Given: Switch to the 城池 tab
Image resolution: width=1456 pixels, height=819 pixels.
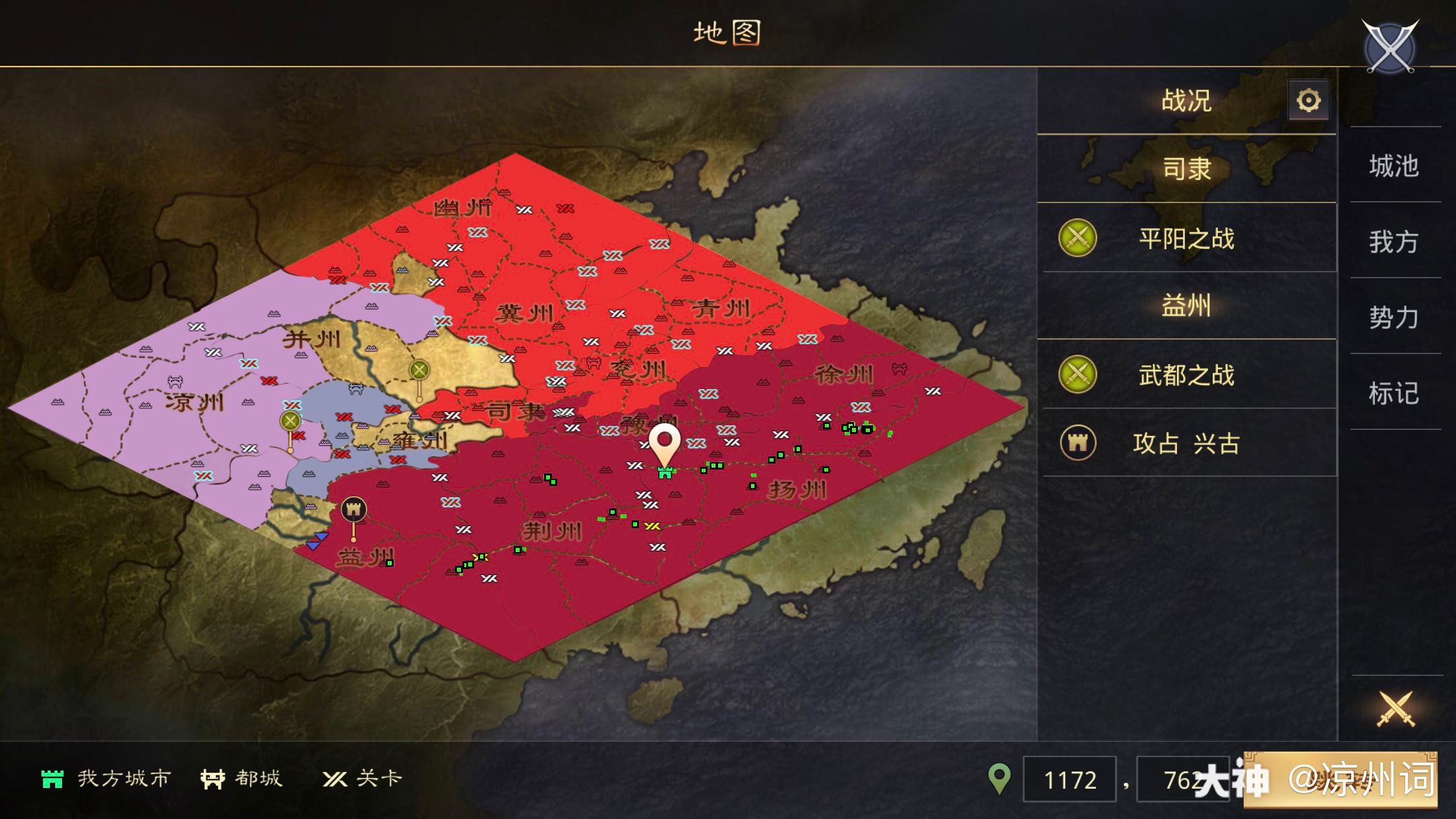Looking at the screenshot, I should tap(1395, 166).
